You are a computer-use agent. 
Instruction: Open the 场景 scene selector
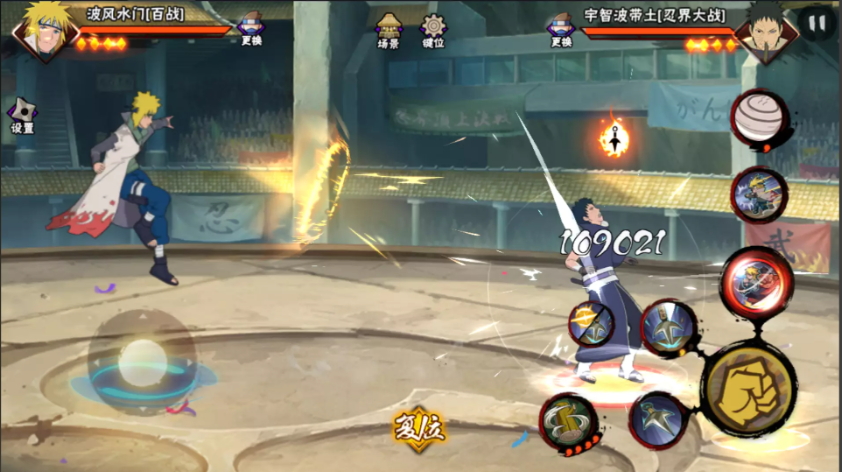point(389,30)
